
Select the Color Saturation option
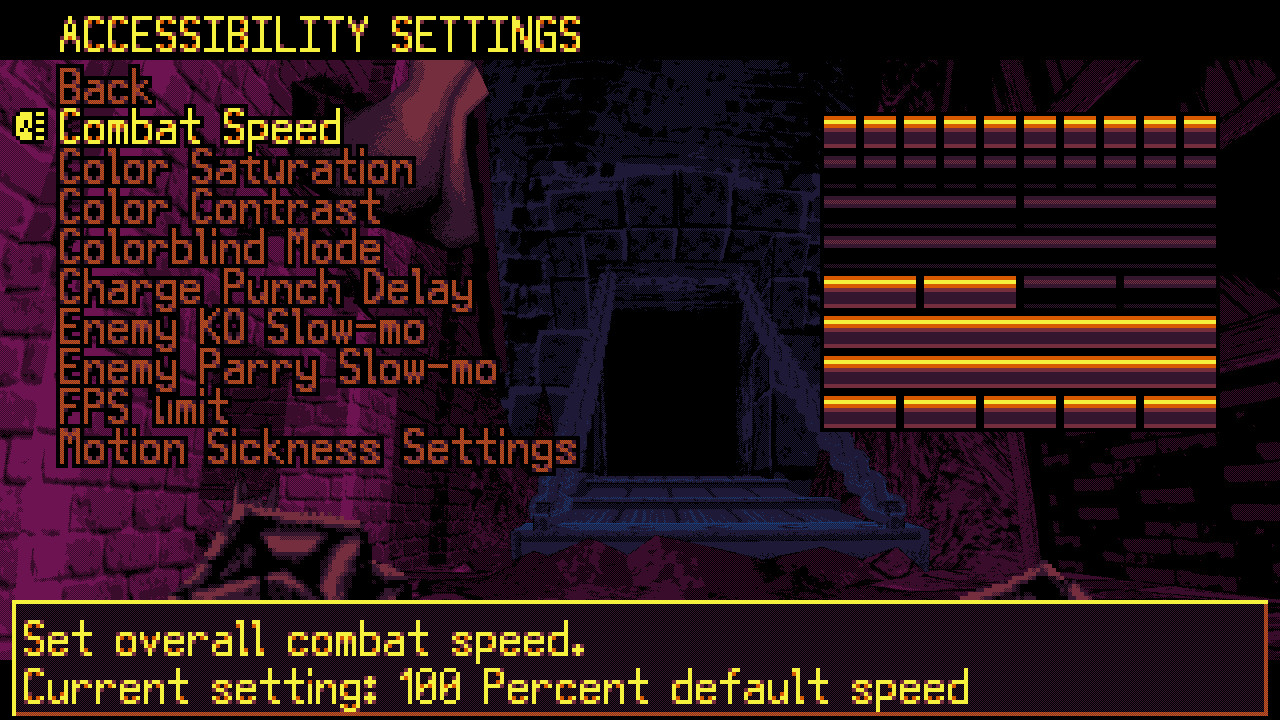235,168
